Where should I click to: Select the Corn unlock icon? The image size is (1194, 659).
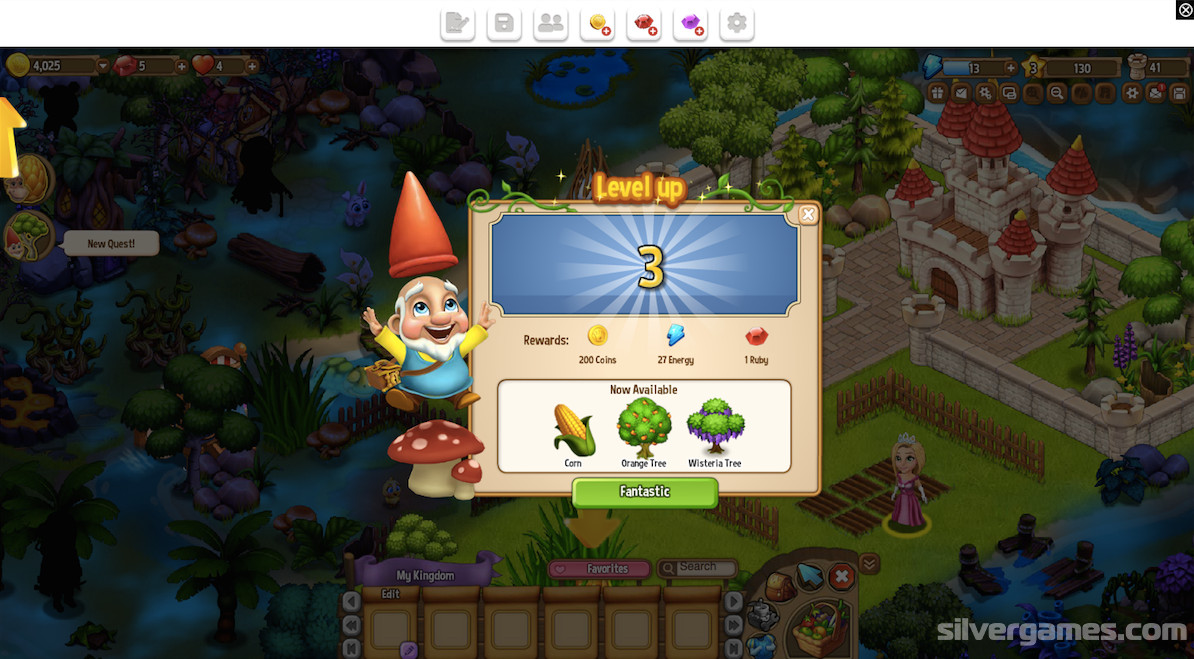click(x=574, y=430)
